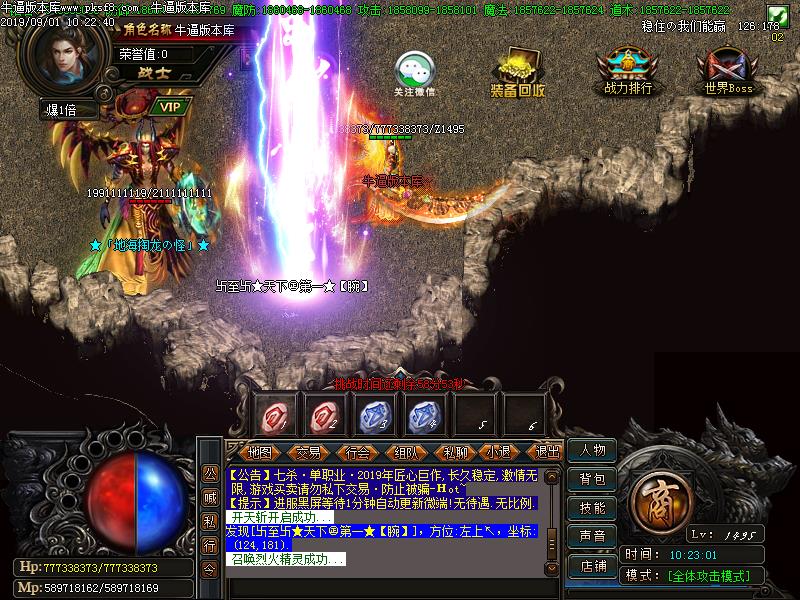The image size is (800, 600).
Task: Click the 退出 exit game button
Action: click(x=548, y=452)
